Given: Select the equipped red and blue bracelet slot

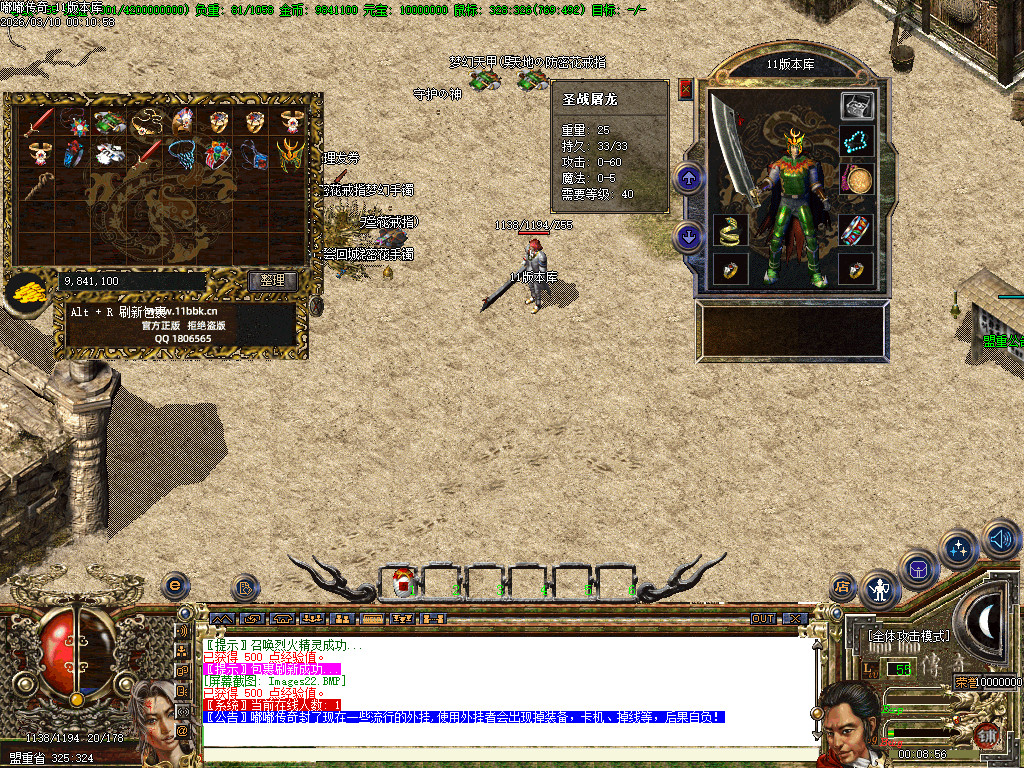Looking at the screenshot, I should (x=857, y=231).
